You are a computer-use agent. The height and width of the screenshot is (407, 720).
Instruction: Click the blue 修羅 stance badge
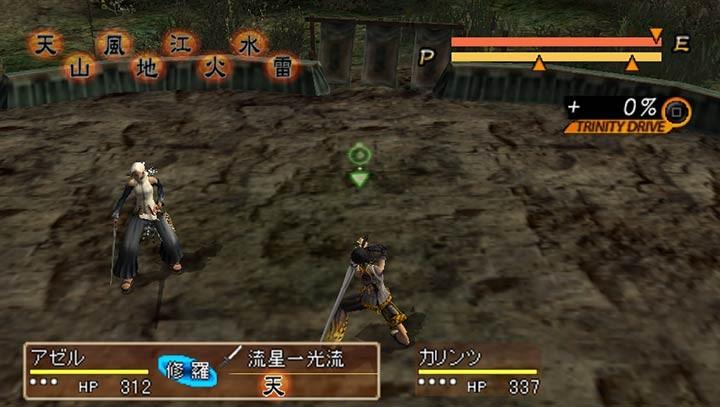(187, 369)
